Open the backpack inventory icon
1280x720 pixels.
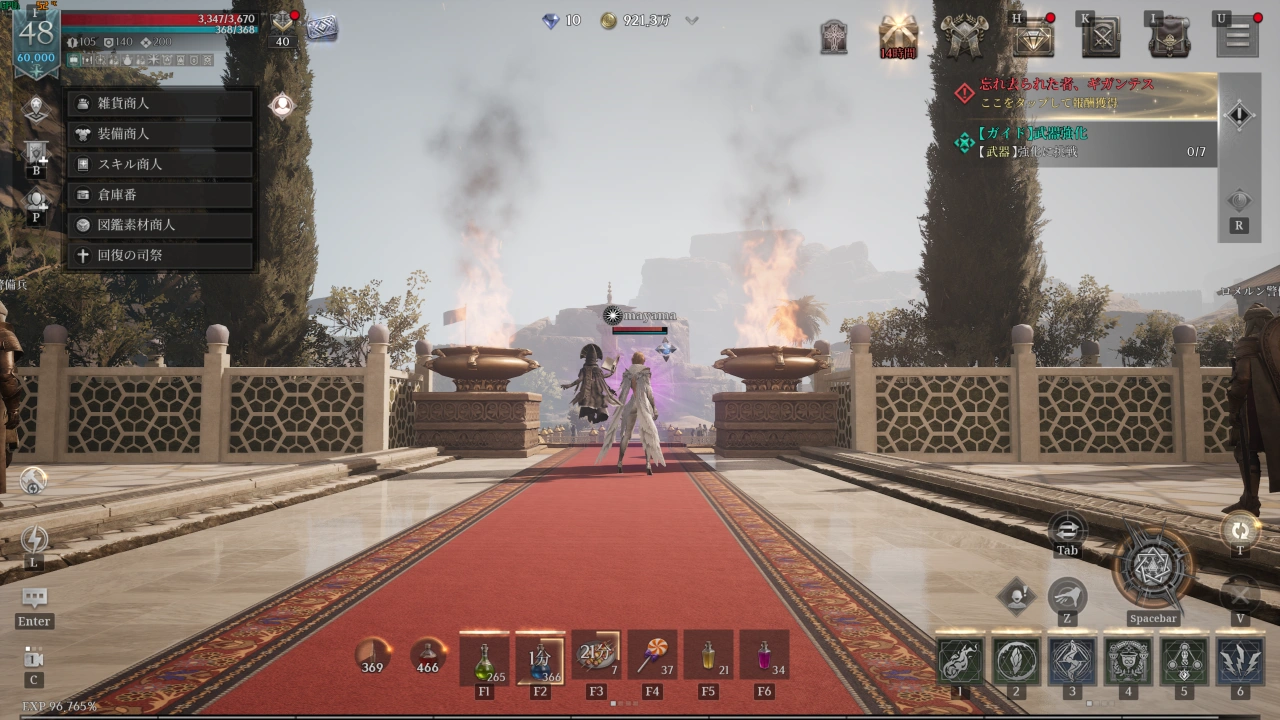(x=1168, y=38)
